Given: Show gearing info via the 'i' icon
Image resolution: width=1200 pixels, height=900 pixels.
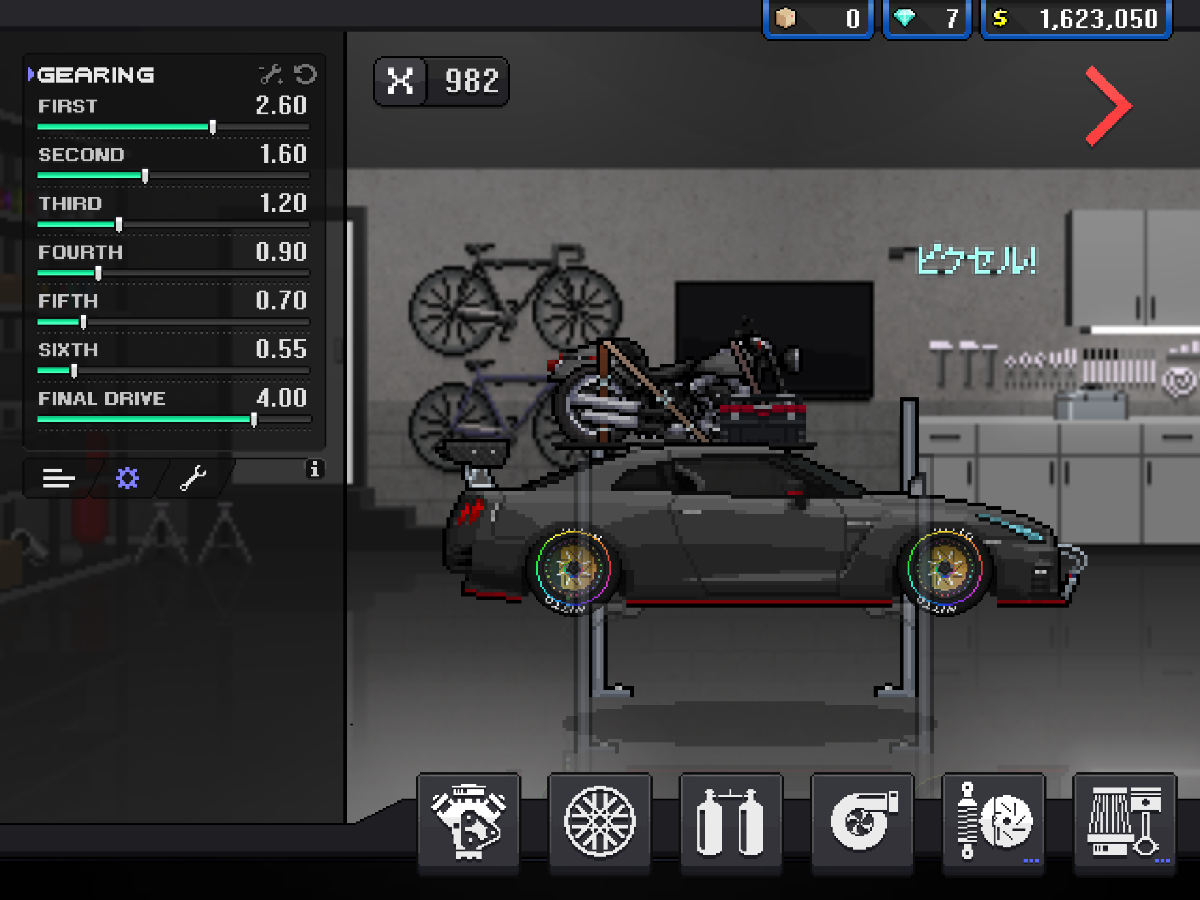Looking at the screenshot, I should 315,468.
